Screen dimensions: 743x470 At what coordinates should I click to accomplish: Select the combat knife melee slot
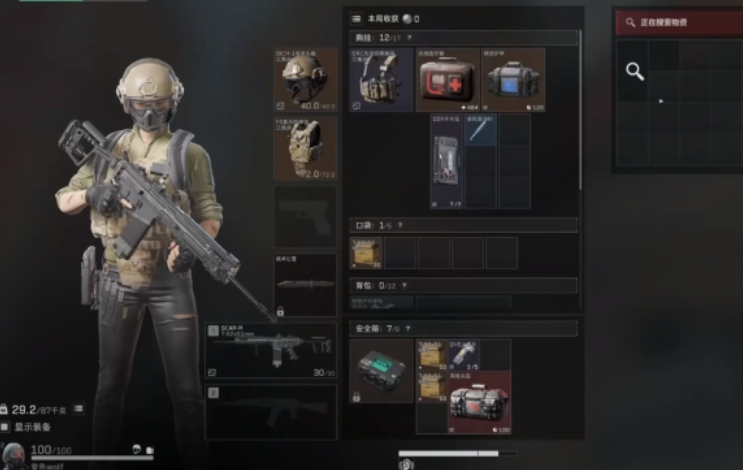pyautogui.click(x=305, y=285)
